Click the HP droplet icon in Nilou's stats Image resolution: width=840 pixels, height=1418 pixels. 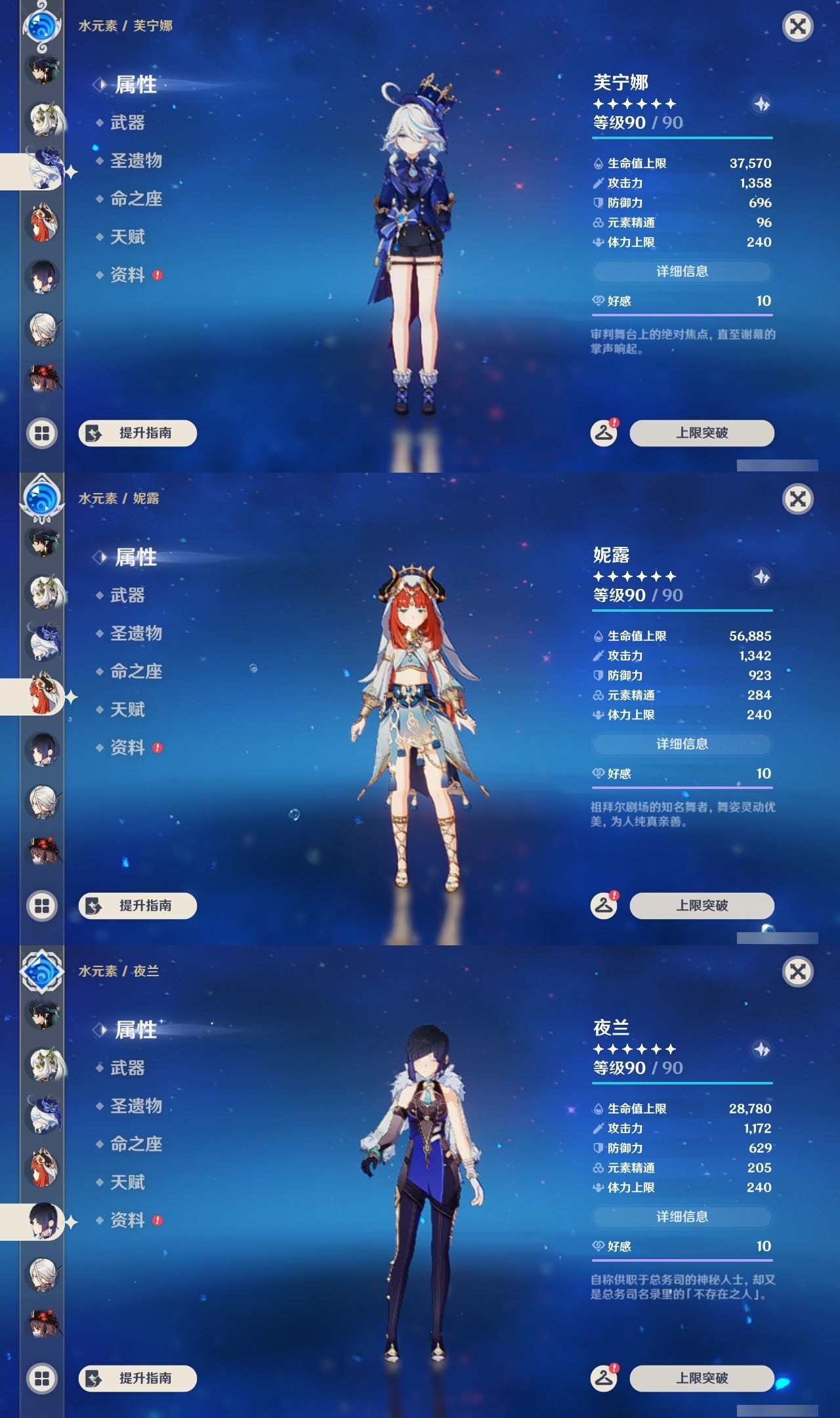pyautogui.click(x=598, y=635)
